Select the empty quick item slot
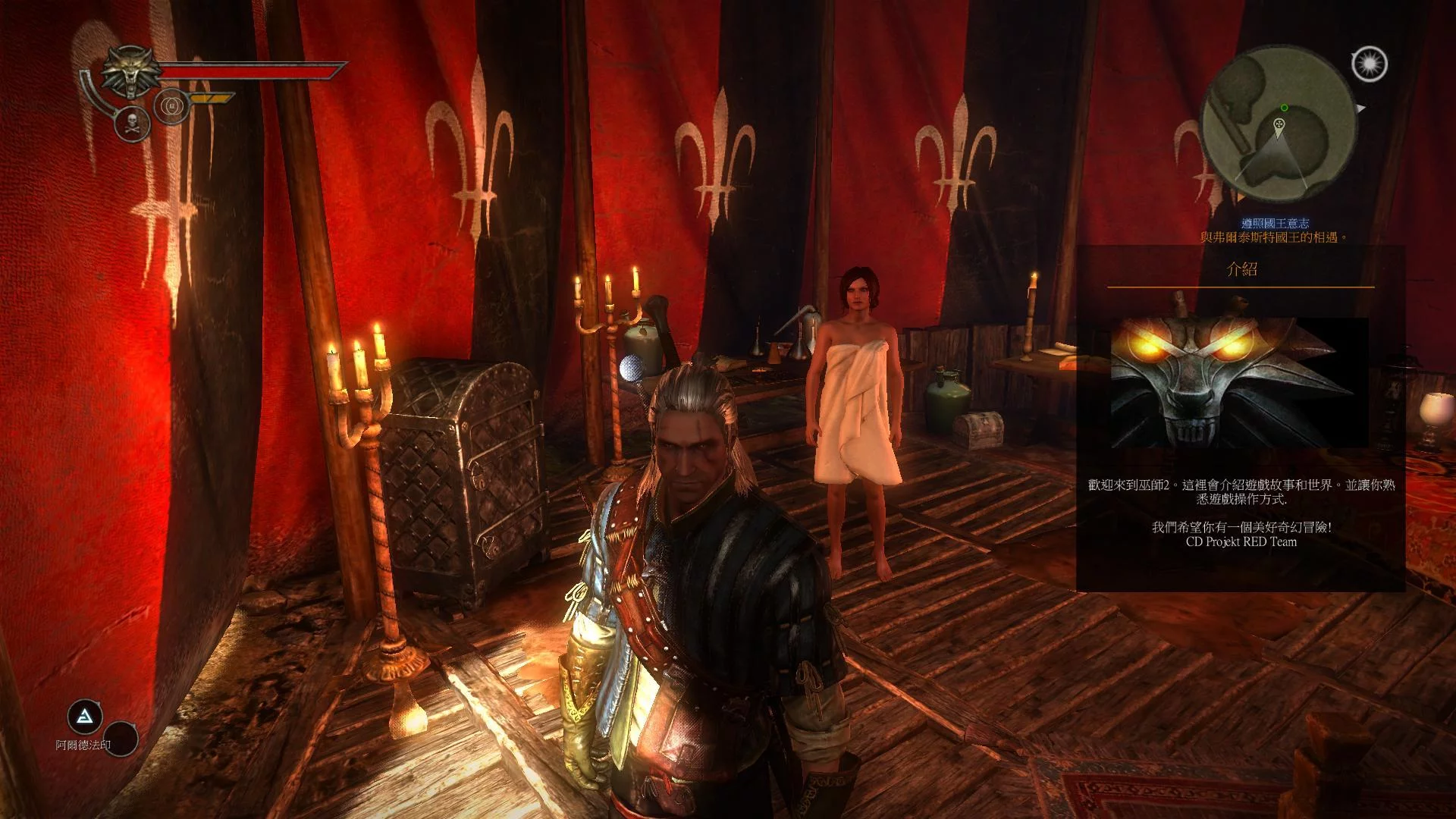The image size is (1456, 819). [x=120, y=737]
